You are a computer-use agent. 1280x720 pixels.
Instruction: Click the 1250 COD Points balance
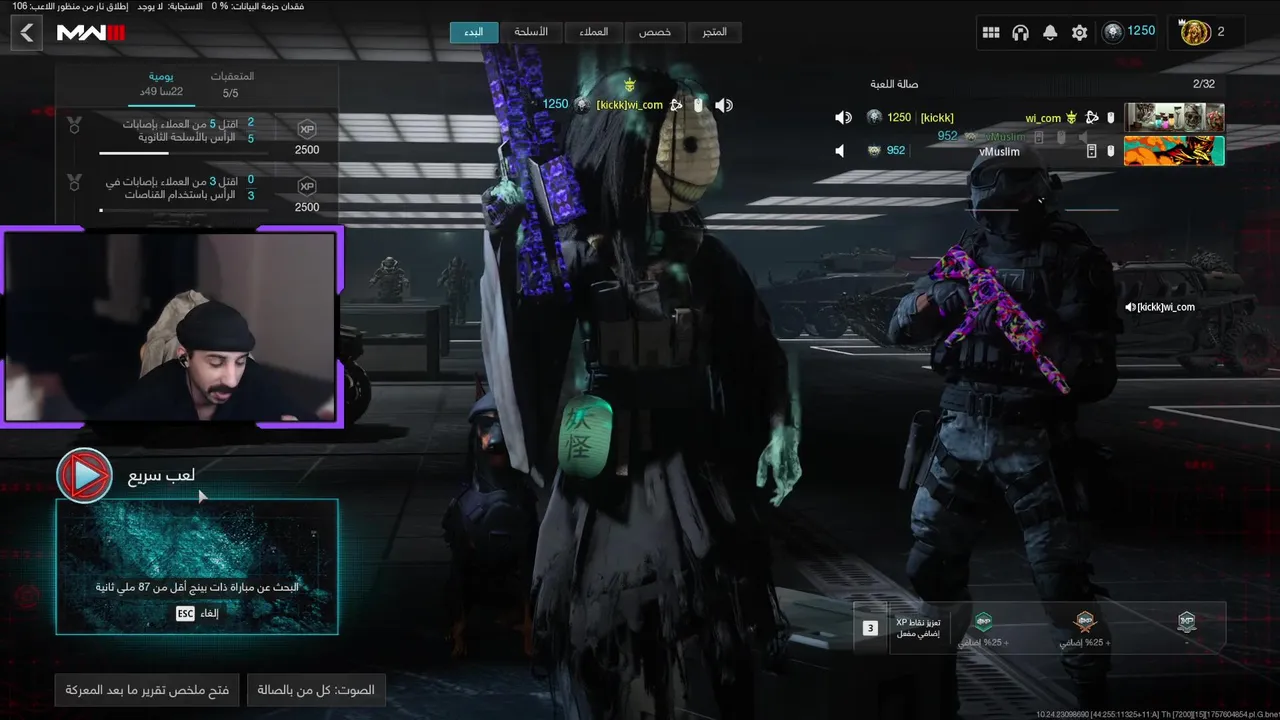click(1130, 32)
